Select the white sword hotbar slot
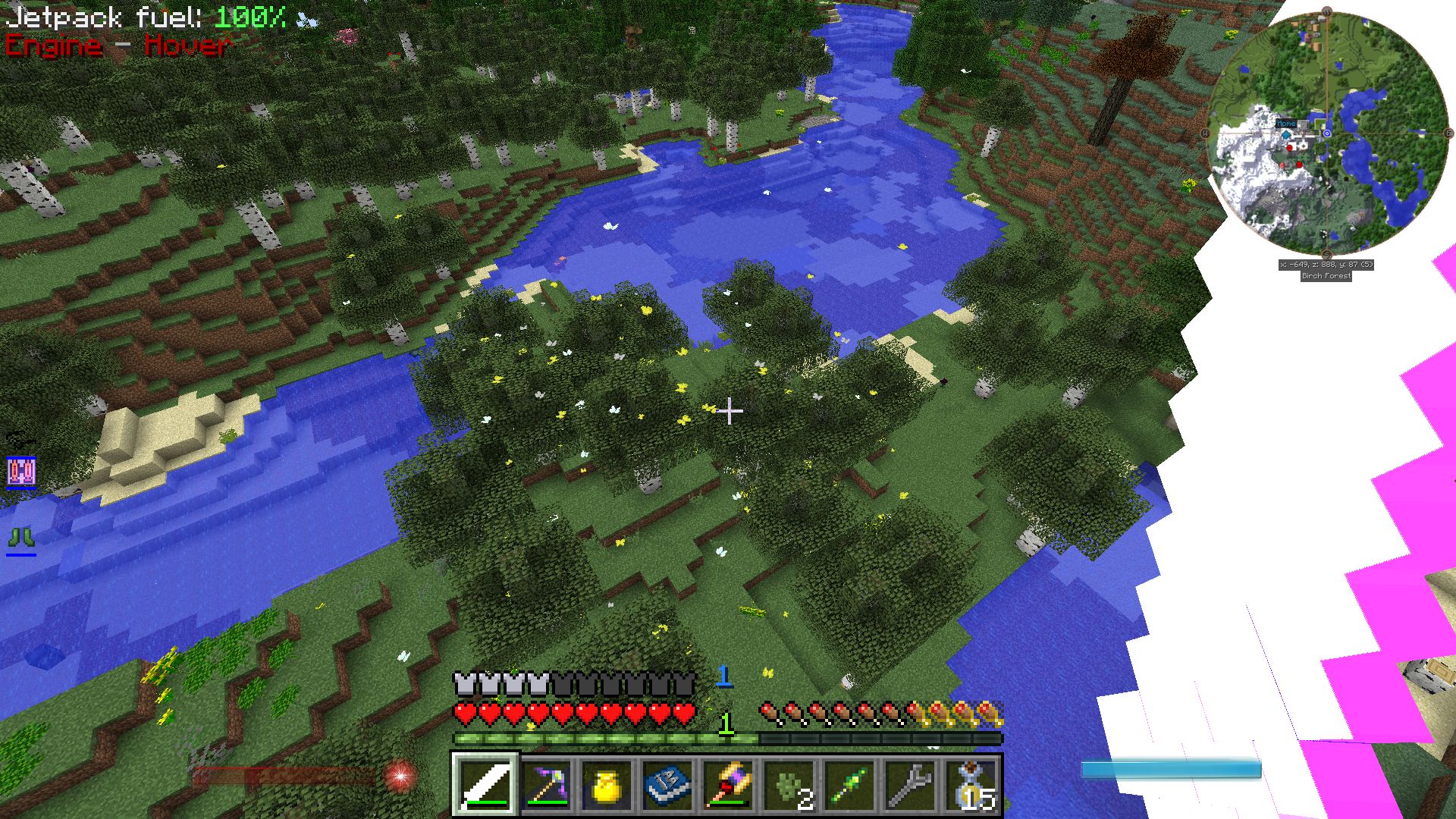Image resolution: width=1456 pixels, height=819 pixels. pyautogui.click(x=485, y=785)
